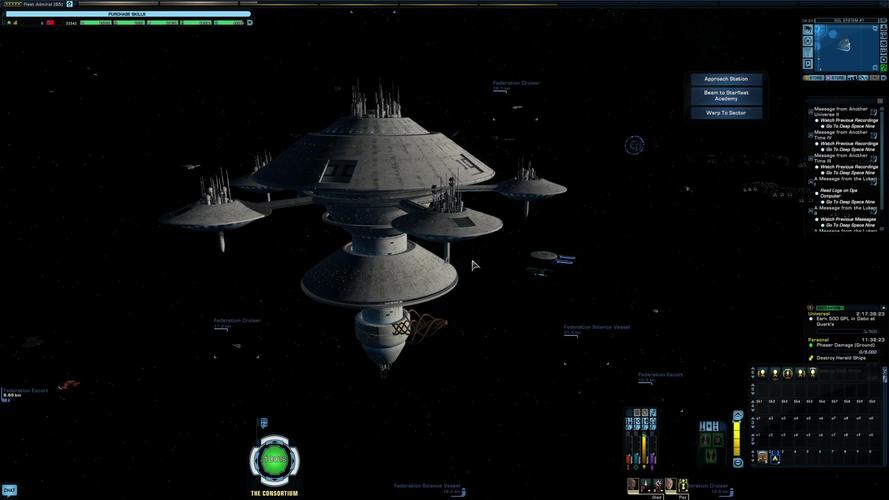The image size is (889, 500).
Task: Increase throttle with the up arrow
Action: 738,414
